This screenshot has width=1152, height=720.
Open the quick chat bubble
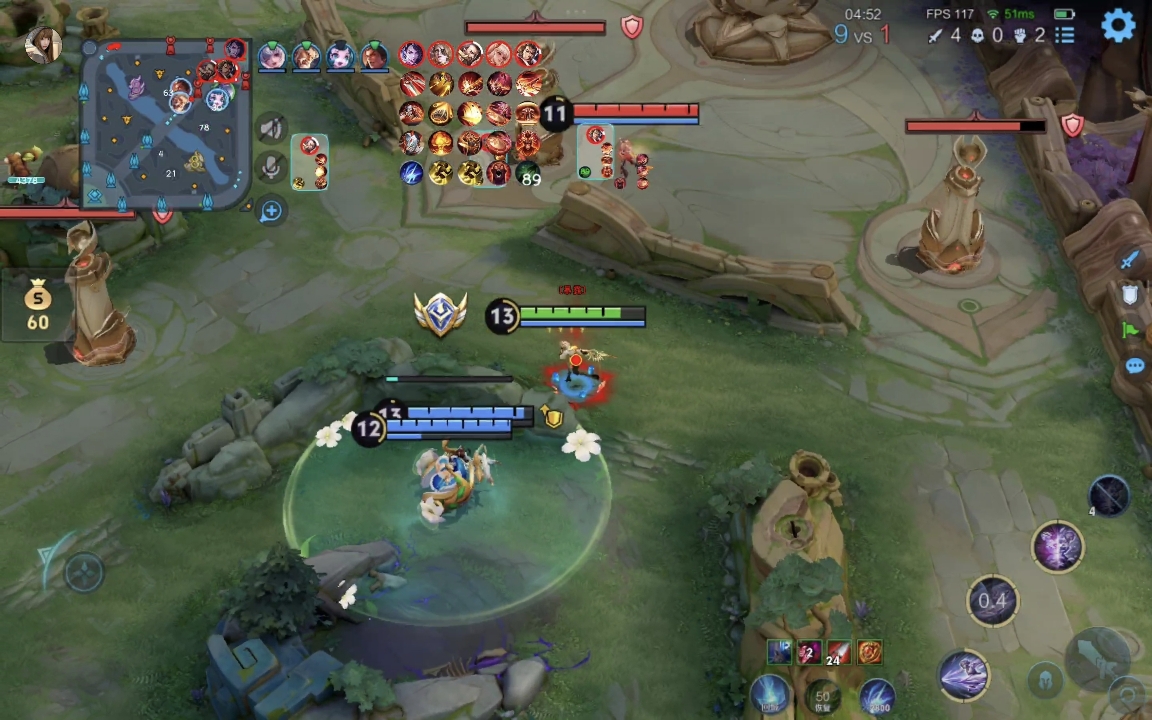(x=1134, y=366)
